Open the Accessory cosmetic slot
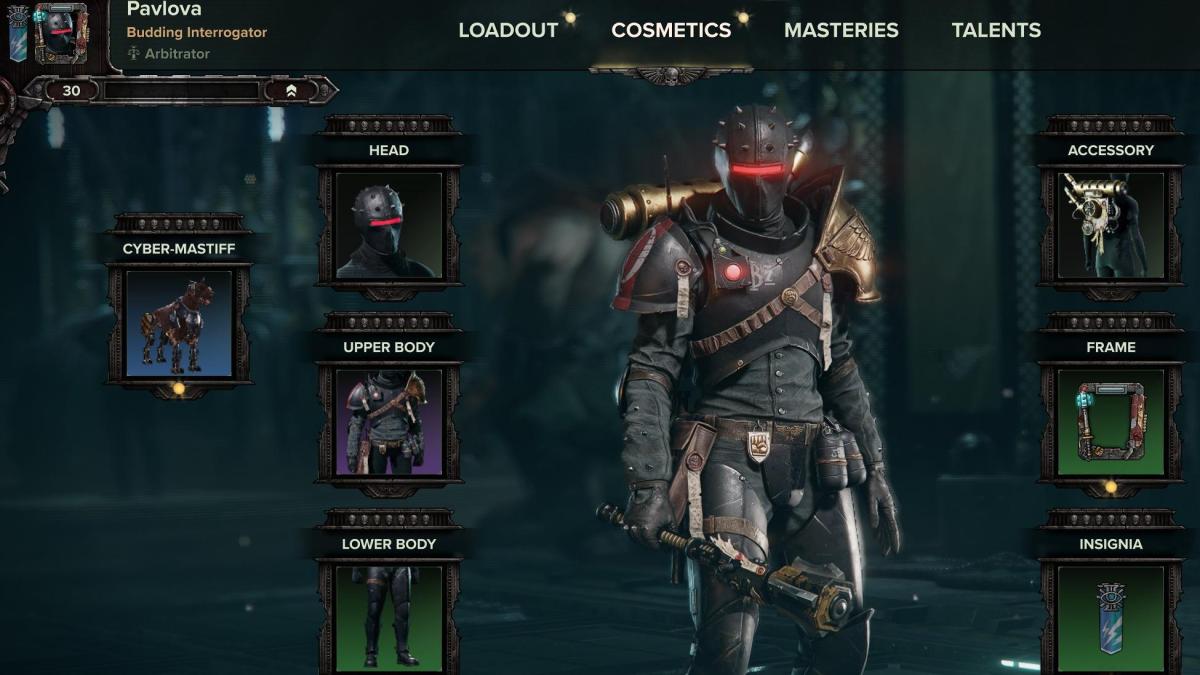 point(1110,225)
